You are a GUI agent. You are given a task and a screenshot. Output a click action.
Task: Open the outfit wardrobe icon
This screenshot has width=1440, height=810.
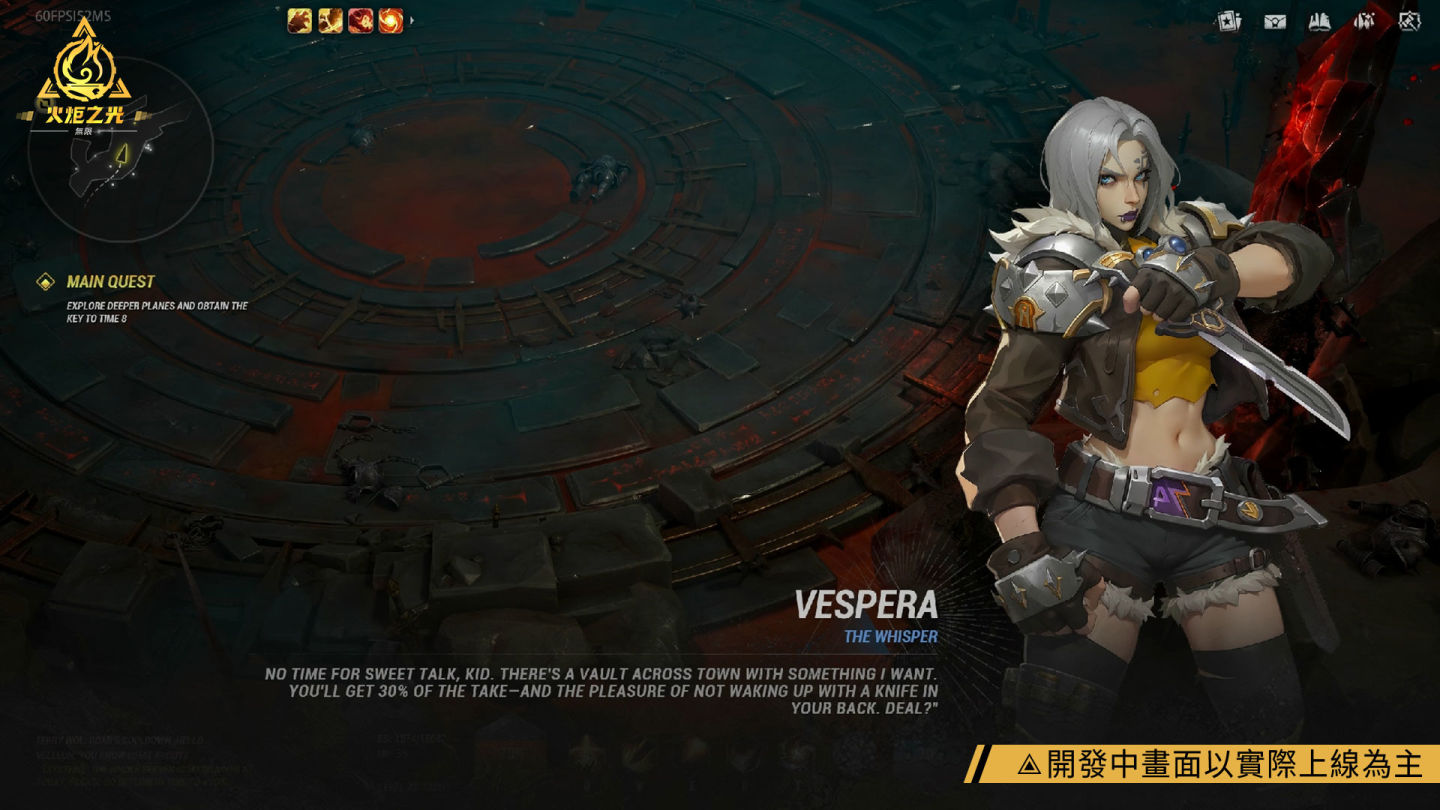1365,21
